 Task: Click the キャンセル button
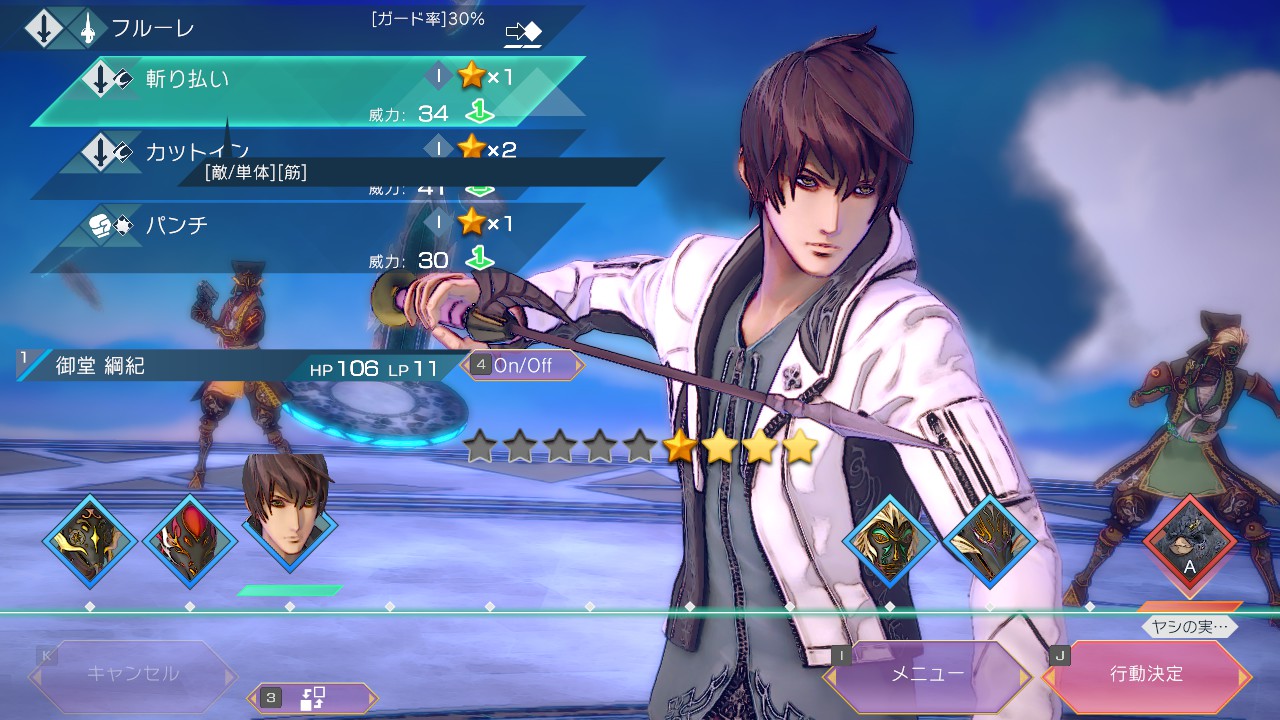[x=133, y=675]
